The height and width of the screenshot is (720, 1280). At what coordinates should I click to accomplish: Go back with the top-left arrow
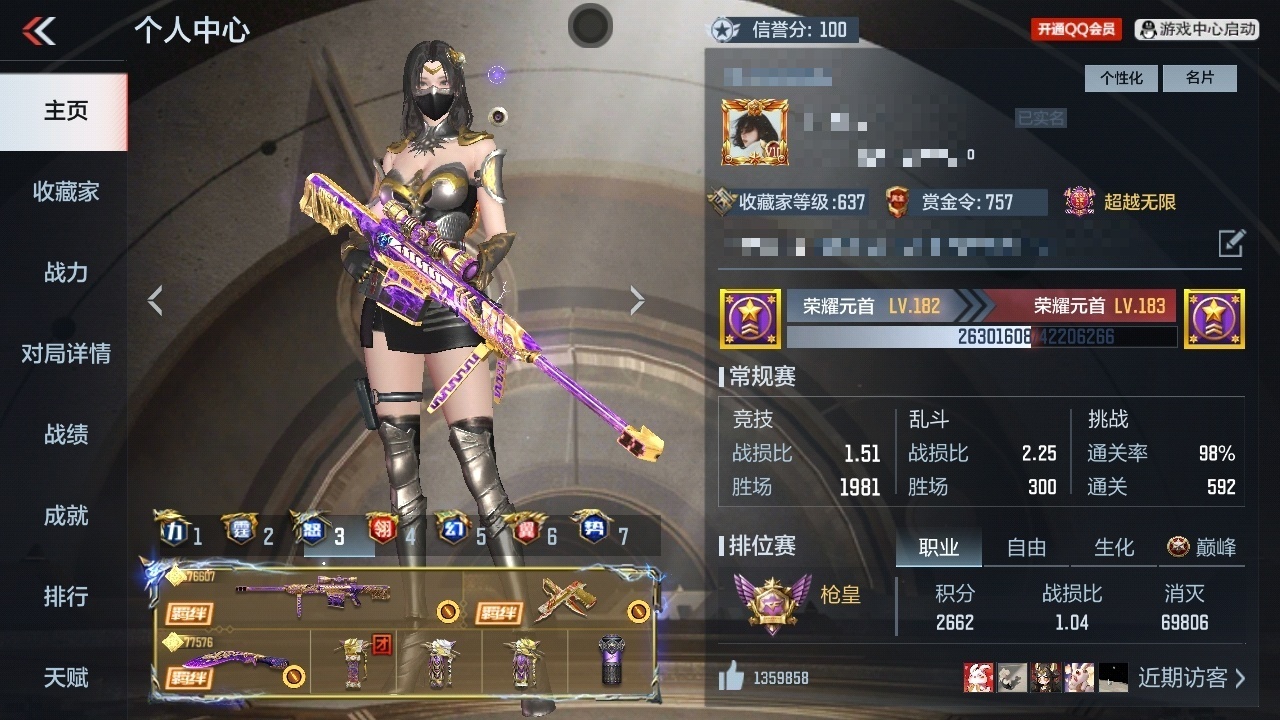click(40, 31)
